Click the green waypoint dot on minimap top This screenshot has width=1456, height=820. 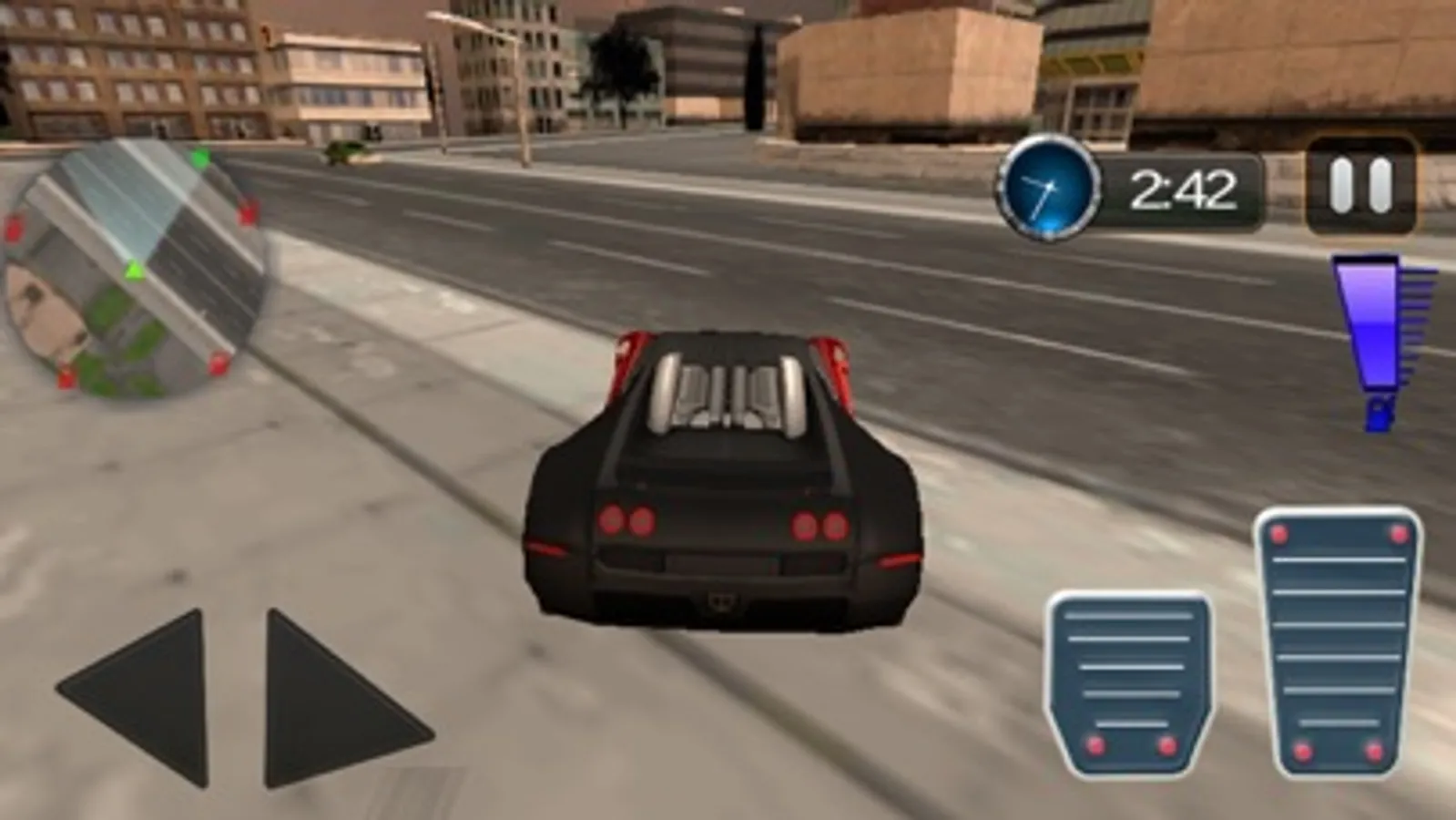[x=200, y=157]
